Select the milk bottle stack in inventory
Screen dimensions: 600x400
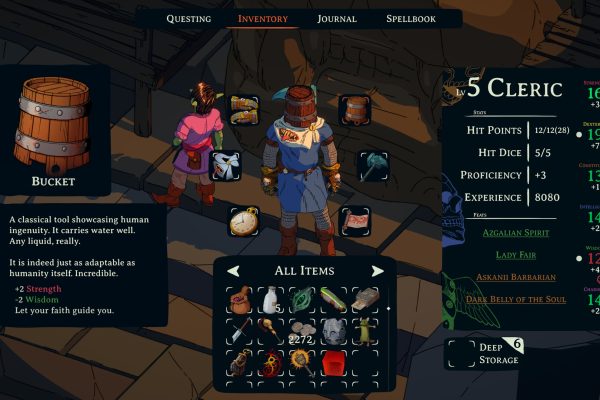[270, 300]
